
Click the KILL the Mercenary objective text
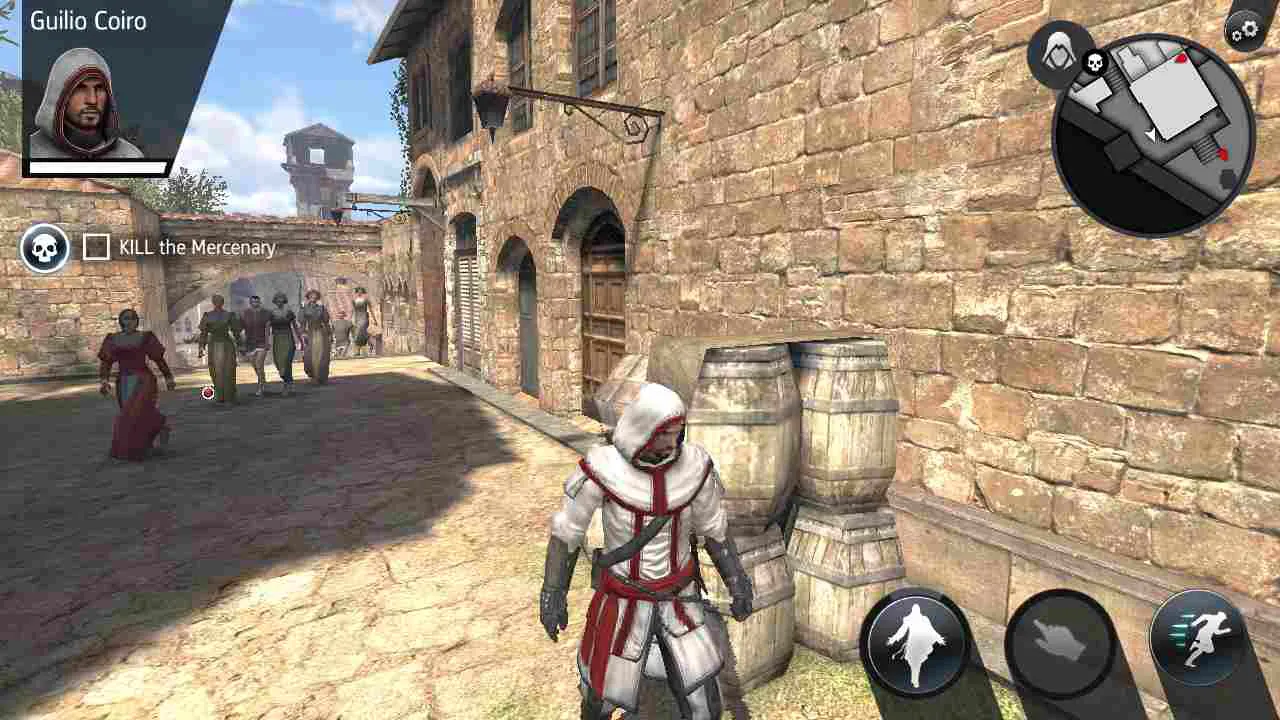point(195,247)
